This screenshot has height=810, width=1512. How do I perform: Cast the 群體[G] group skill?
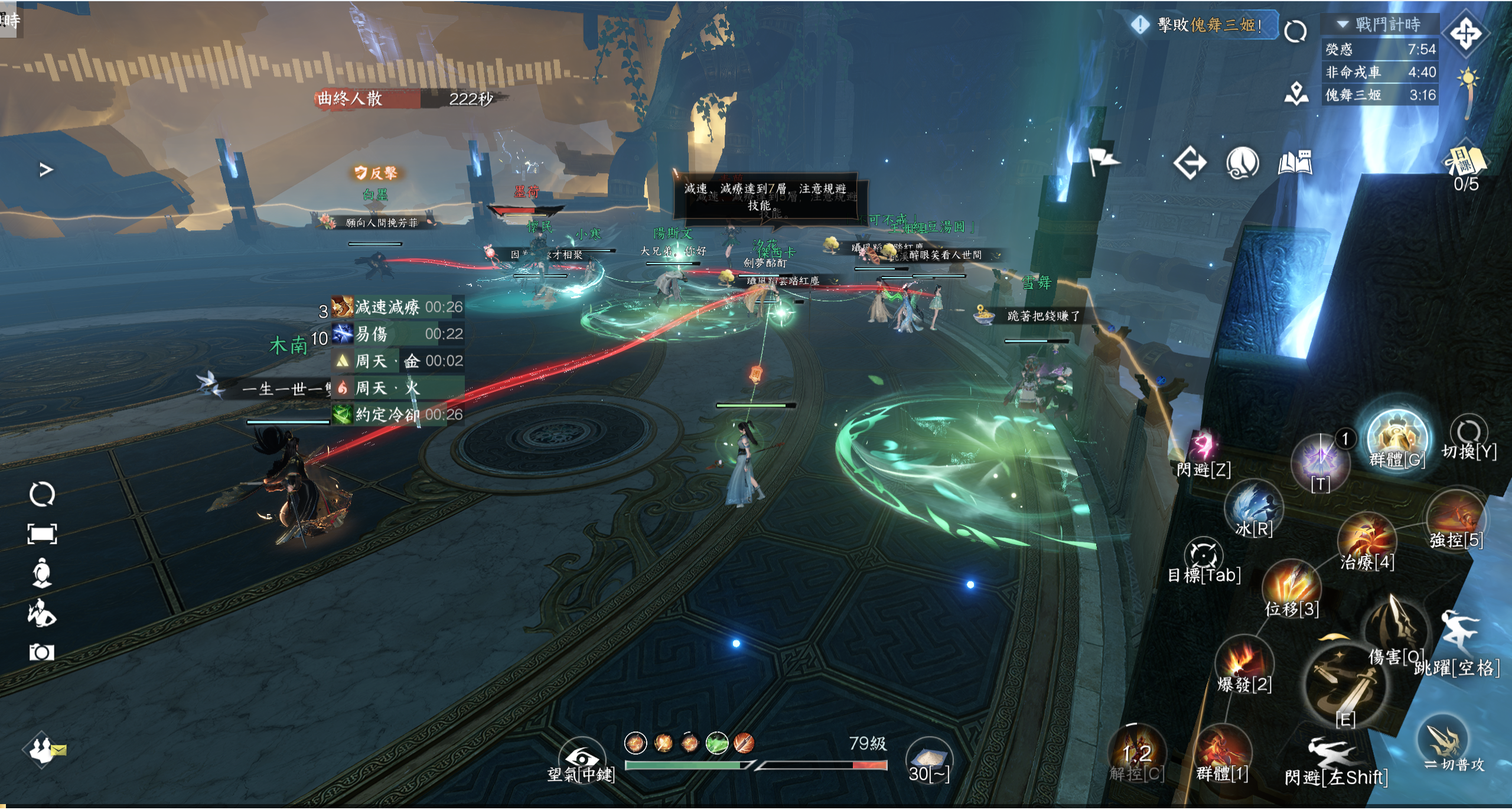click(1397, 438)
